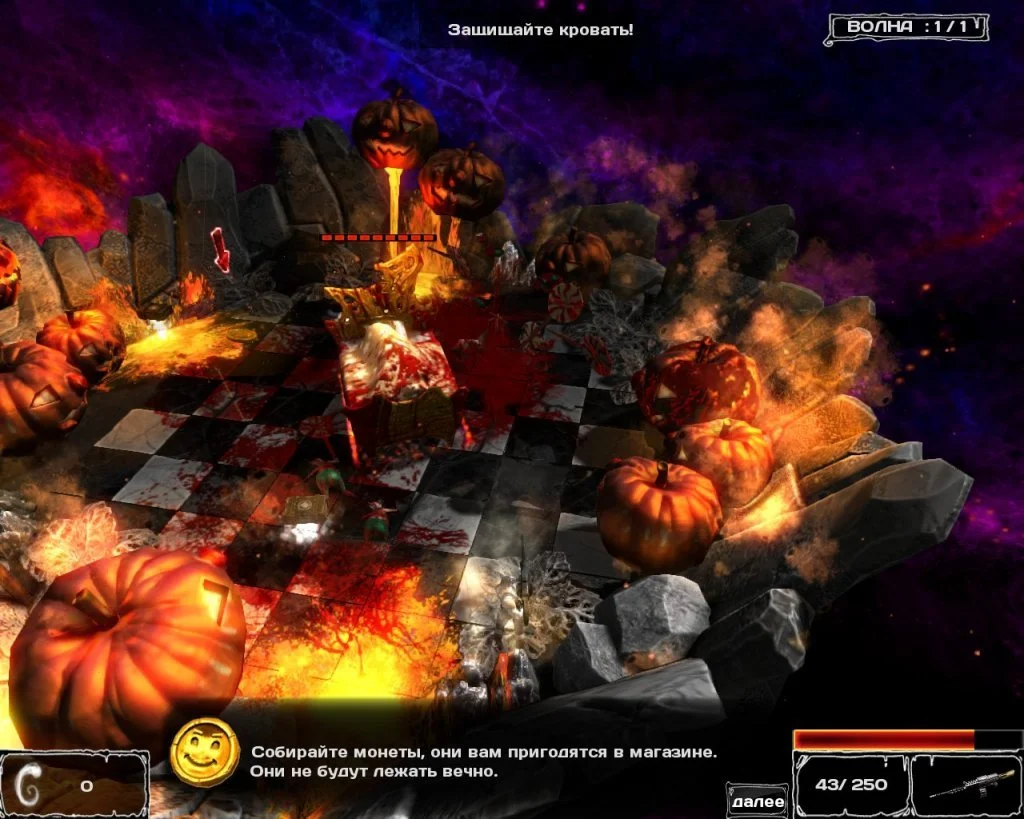Select the rifle weapon slot

(964, 785)
